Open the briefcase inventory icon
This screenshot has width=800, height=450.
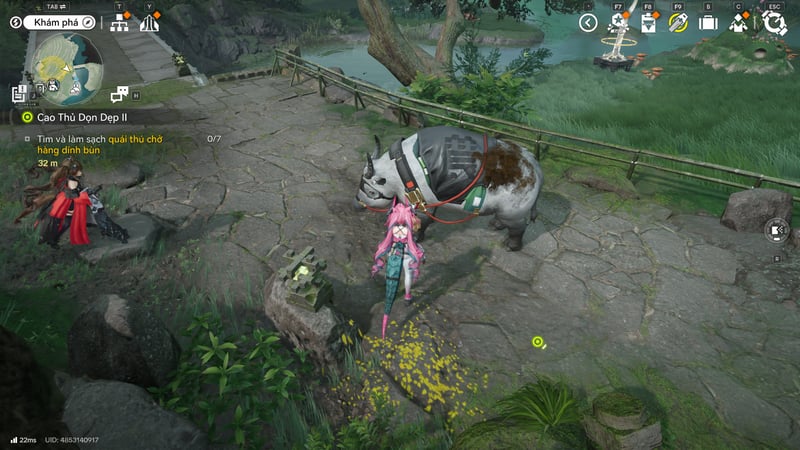[708, 23]
